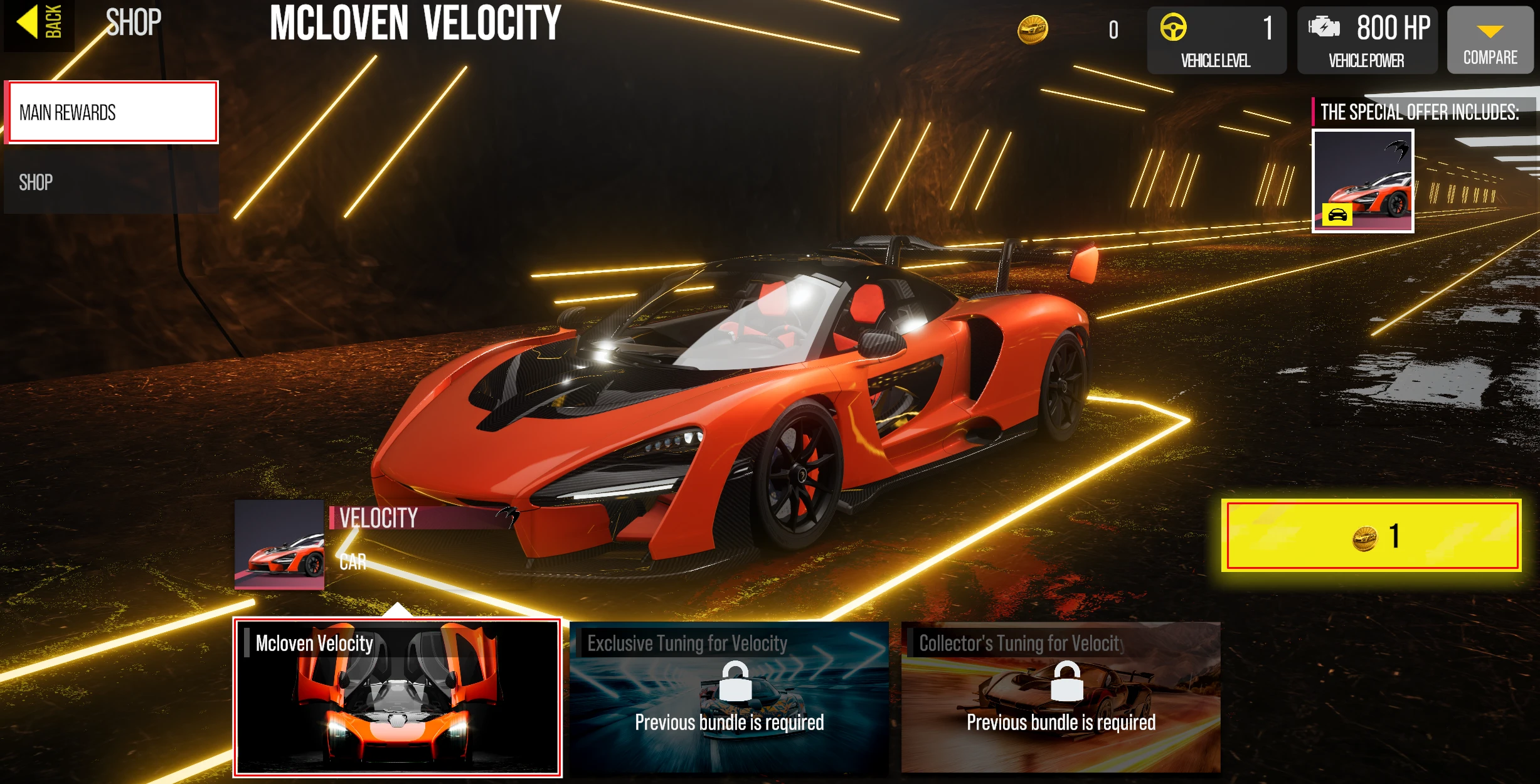Select the Mcloven Velocity bundle

tap(397, 697)
